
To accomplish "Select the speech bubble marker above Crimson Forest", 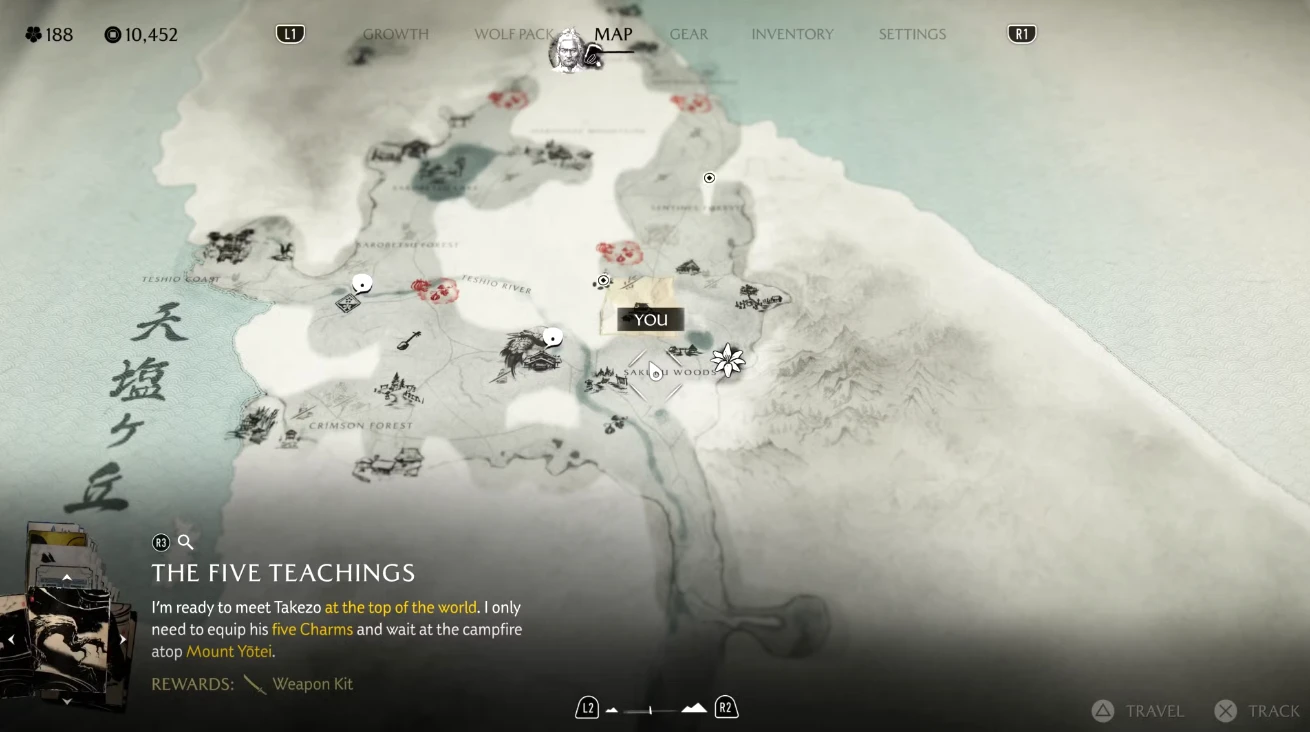I will (x=551, y=337).
